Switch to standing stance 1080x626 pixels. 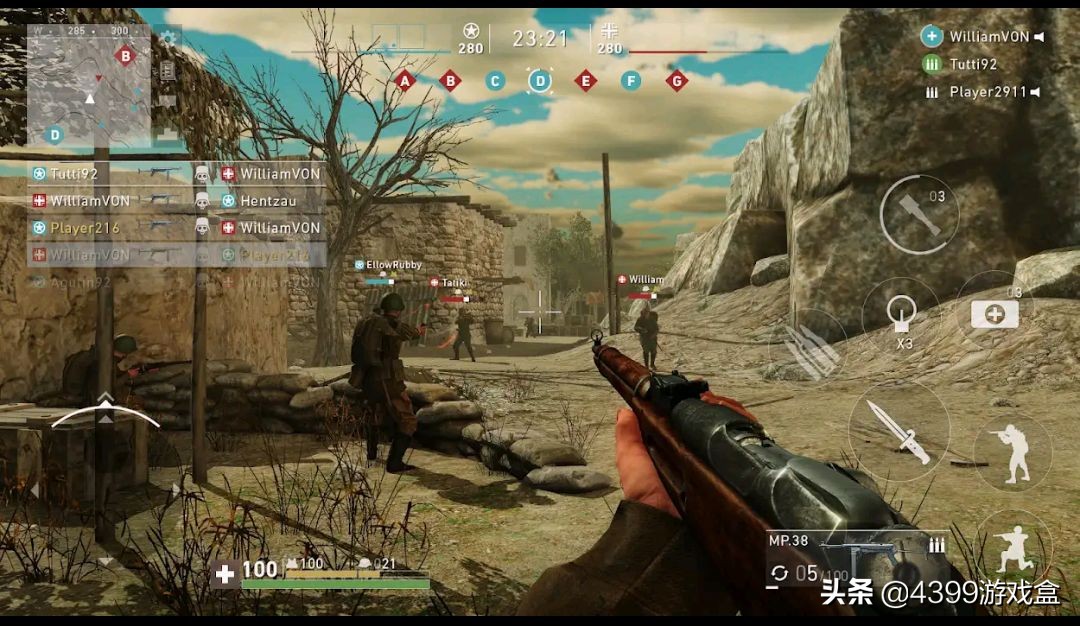[x=1012, y=453]
